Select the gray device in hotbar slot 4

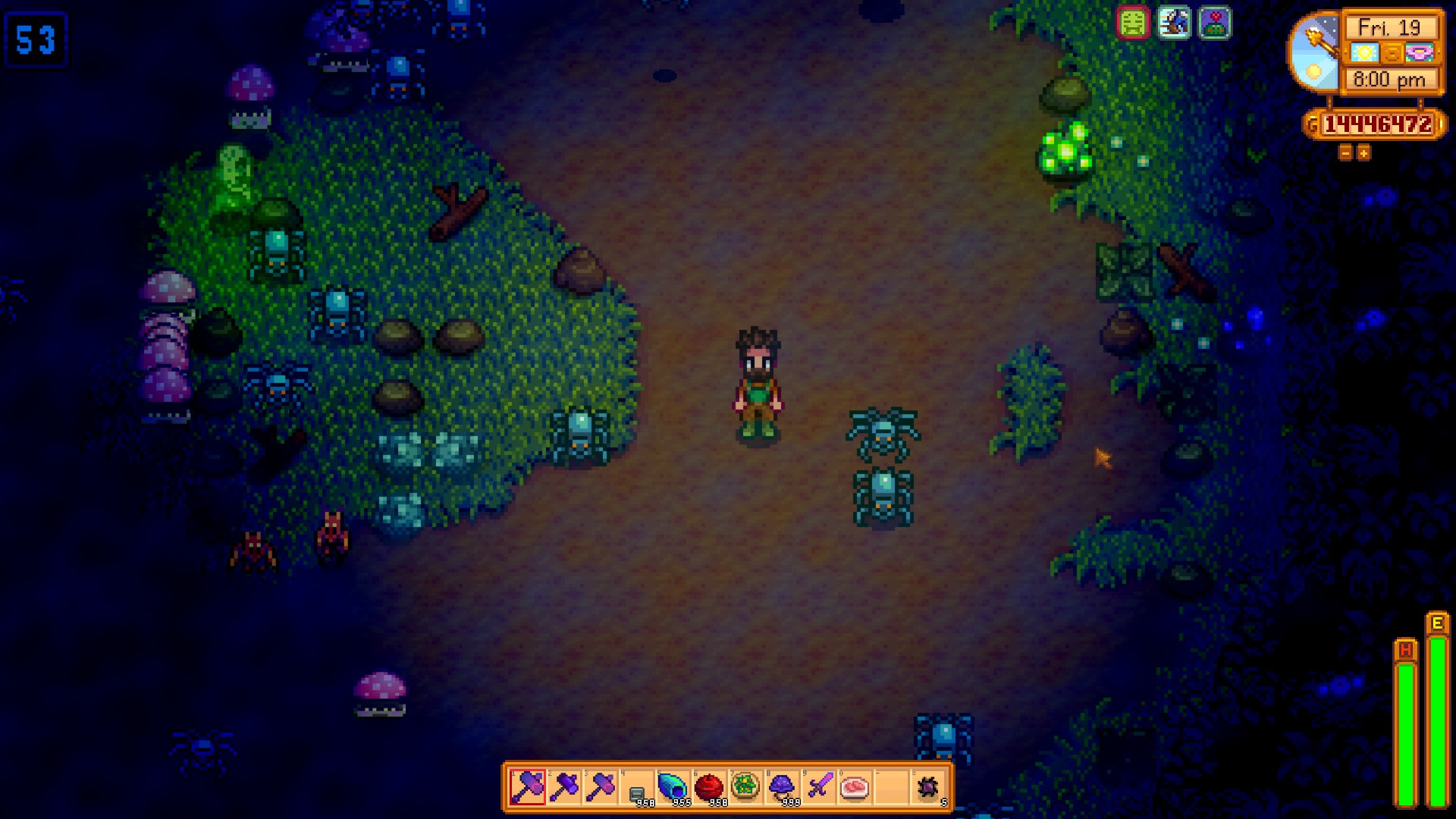637,789
